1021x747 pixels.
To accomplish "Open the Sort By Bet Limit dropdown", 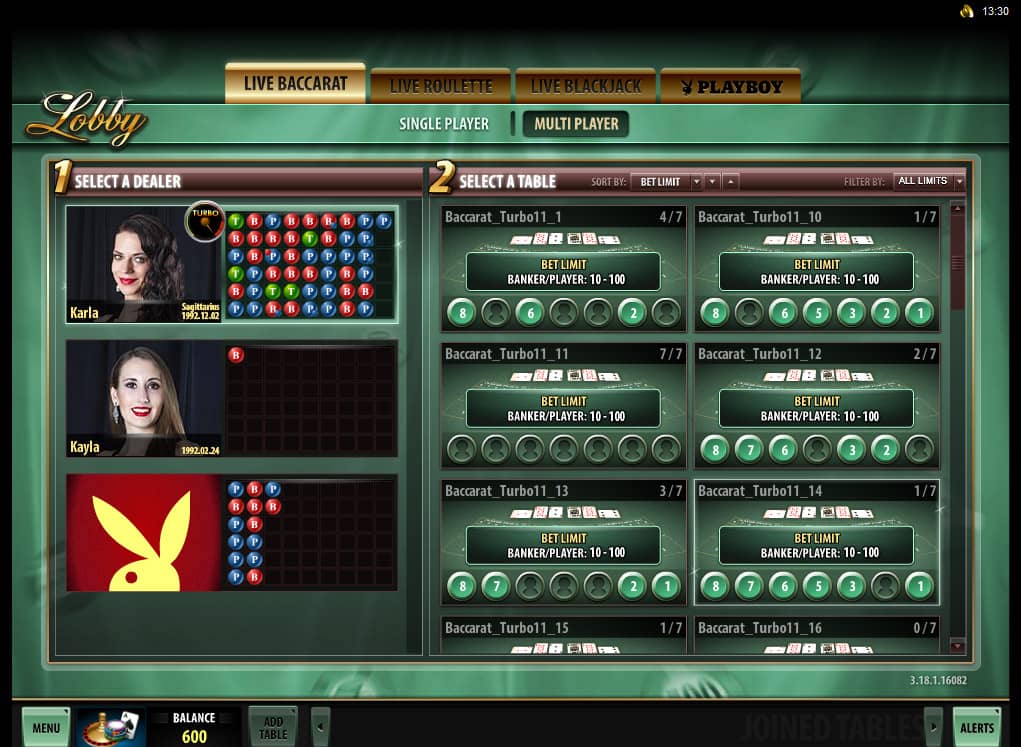I will point(666,182).
